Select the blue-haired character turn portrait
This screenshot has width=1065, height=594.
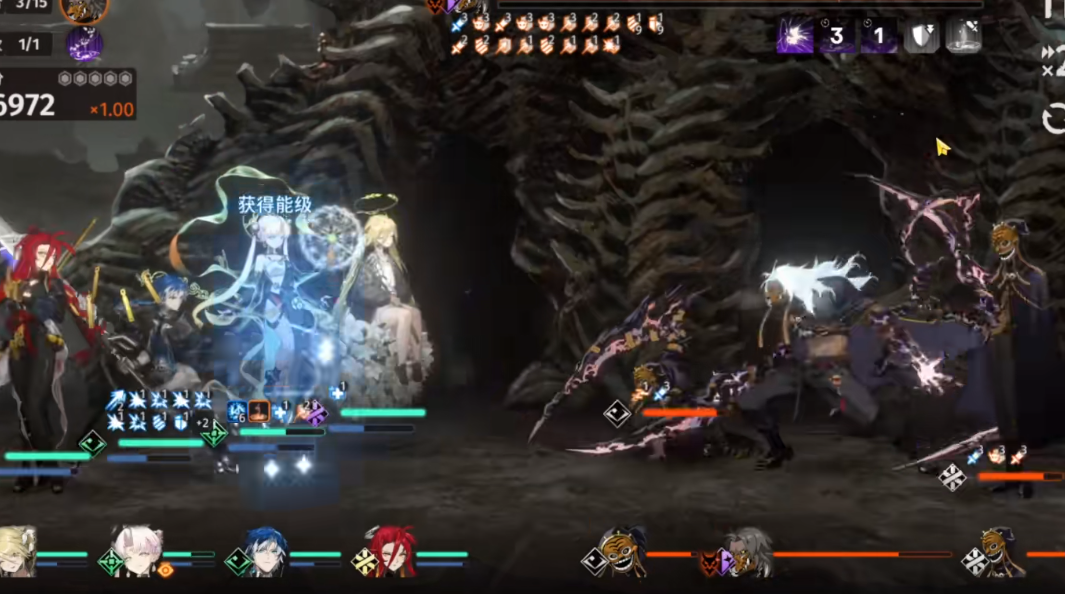point(267,552)
